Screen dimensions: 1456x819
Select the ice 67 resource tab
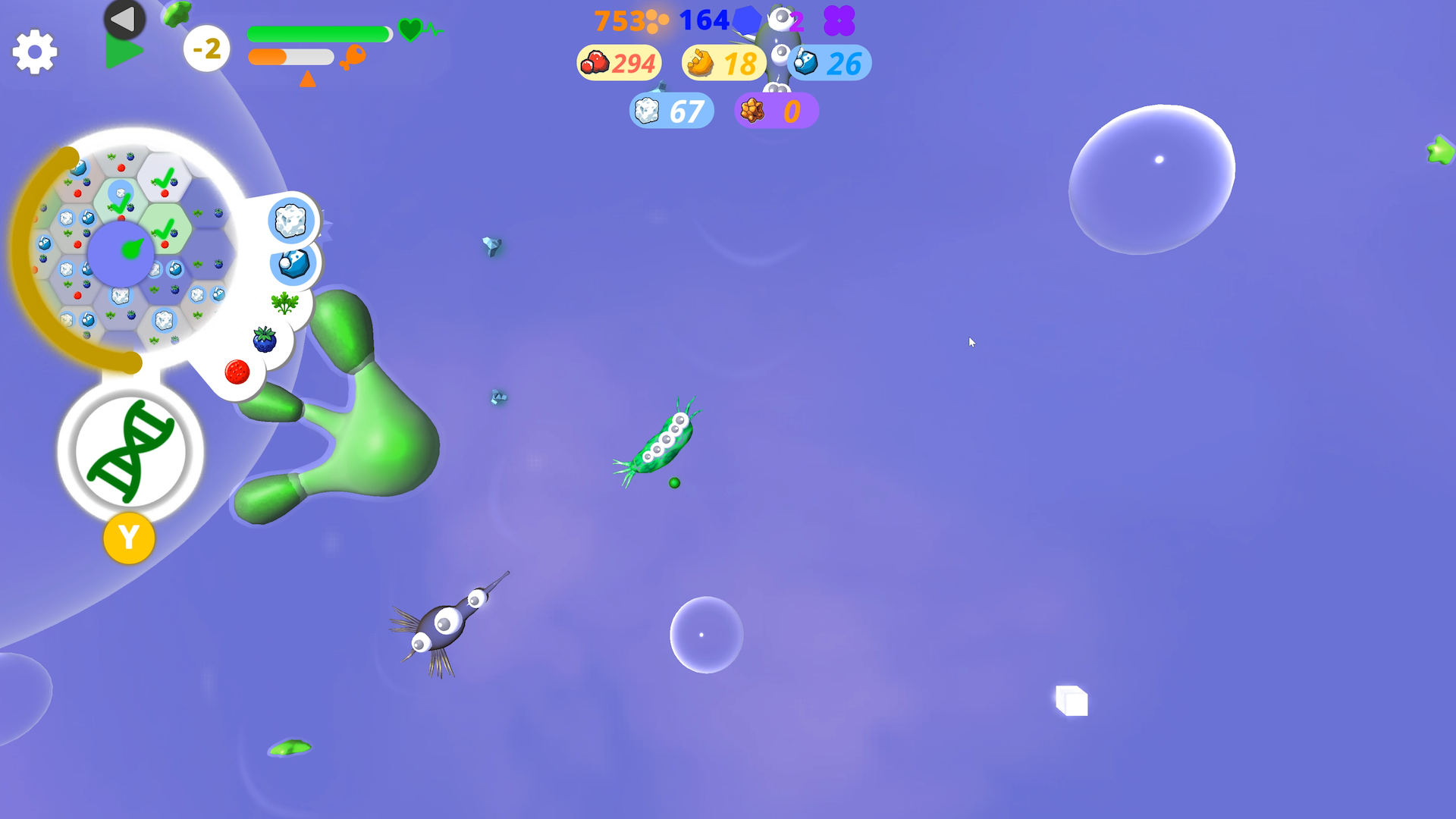[671, 111]
